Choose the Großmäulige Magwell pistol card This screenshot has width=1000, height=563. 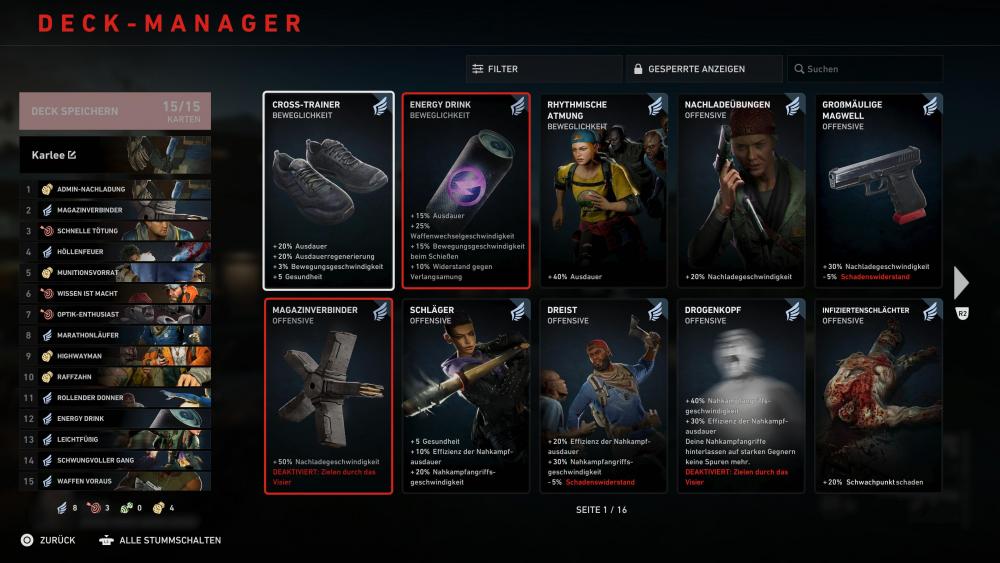[x=878, y=191]
